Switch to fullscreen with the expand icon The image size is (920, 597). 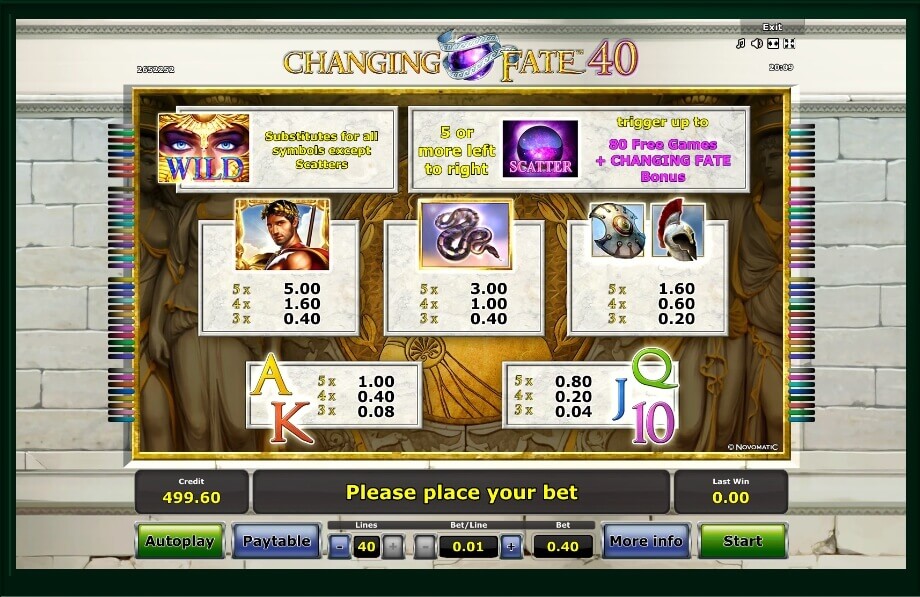(x=773, y=44)
